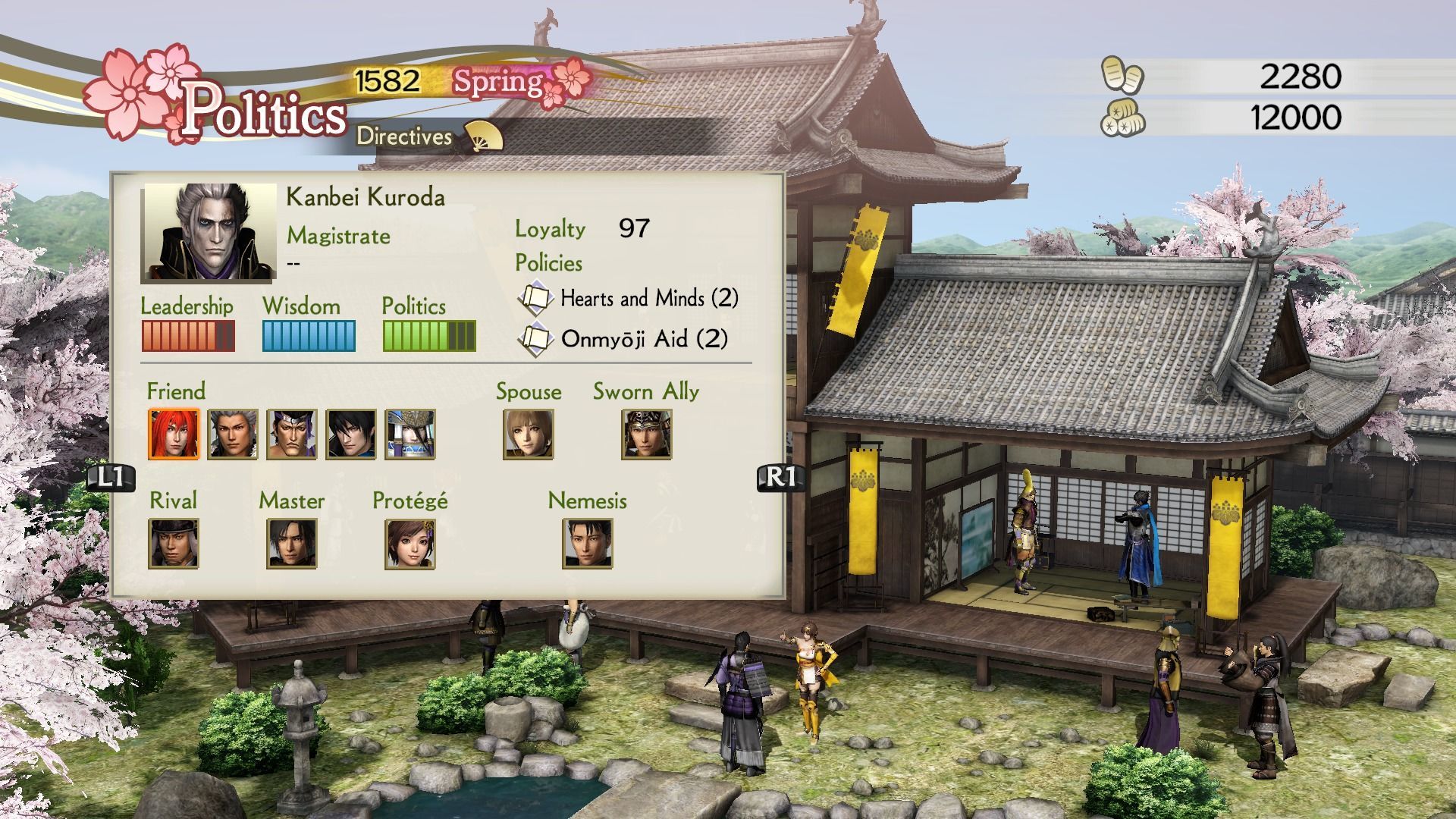
Task: Choose the friend wearing a veiled hat
Action: tap(410, 434)
